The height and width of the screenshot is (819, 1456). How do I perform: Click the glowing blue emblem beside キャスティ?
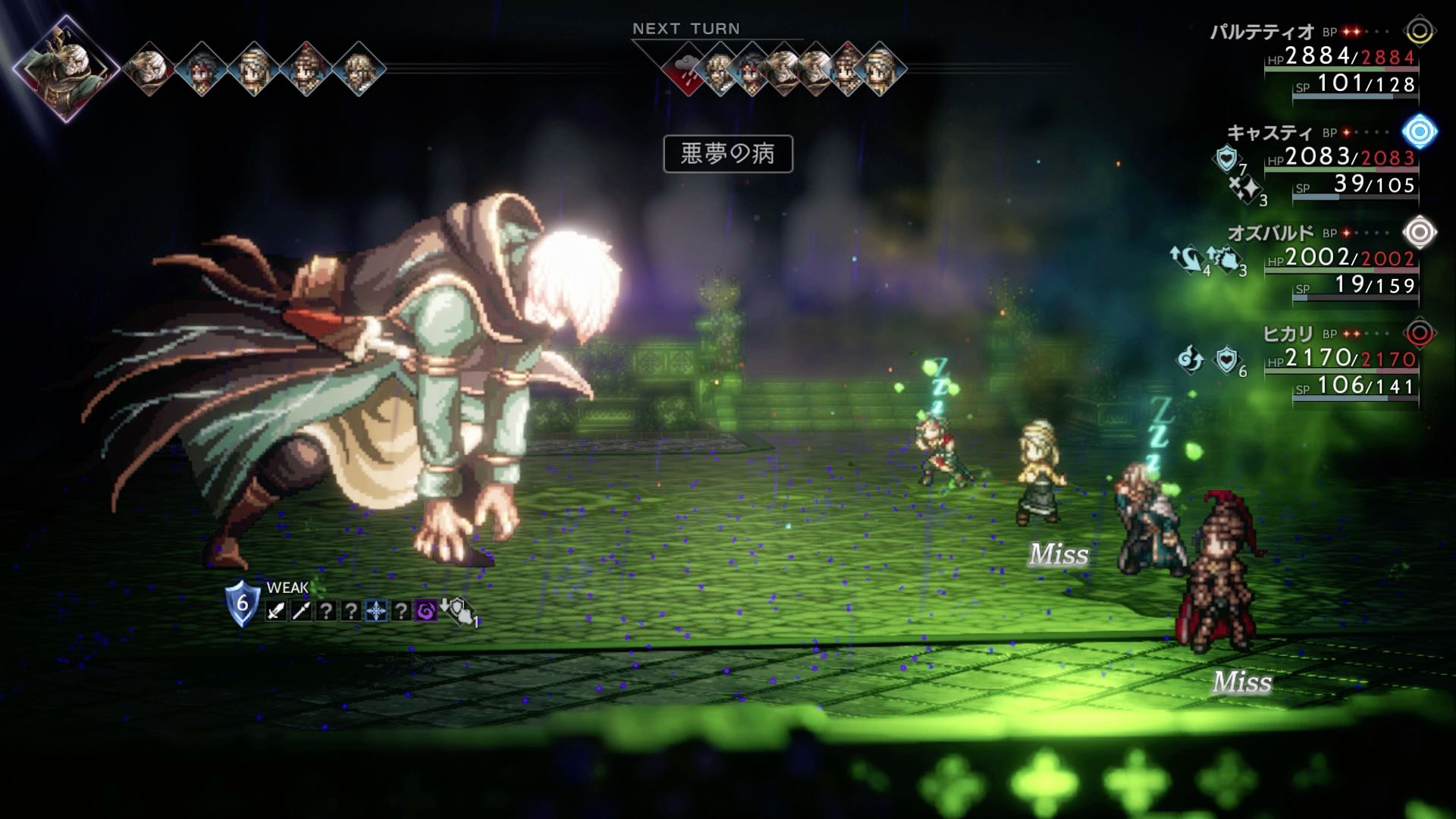(x=1420, y=132)
